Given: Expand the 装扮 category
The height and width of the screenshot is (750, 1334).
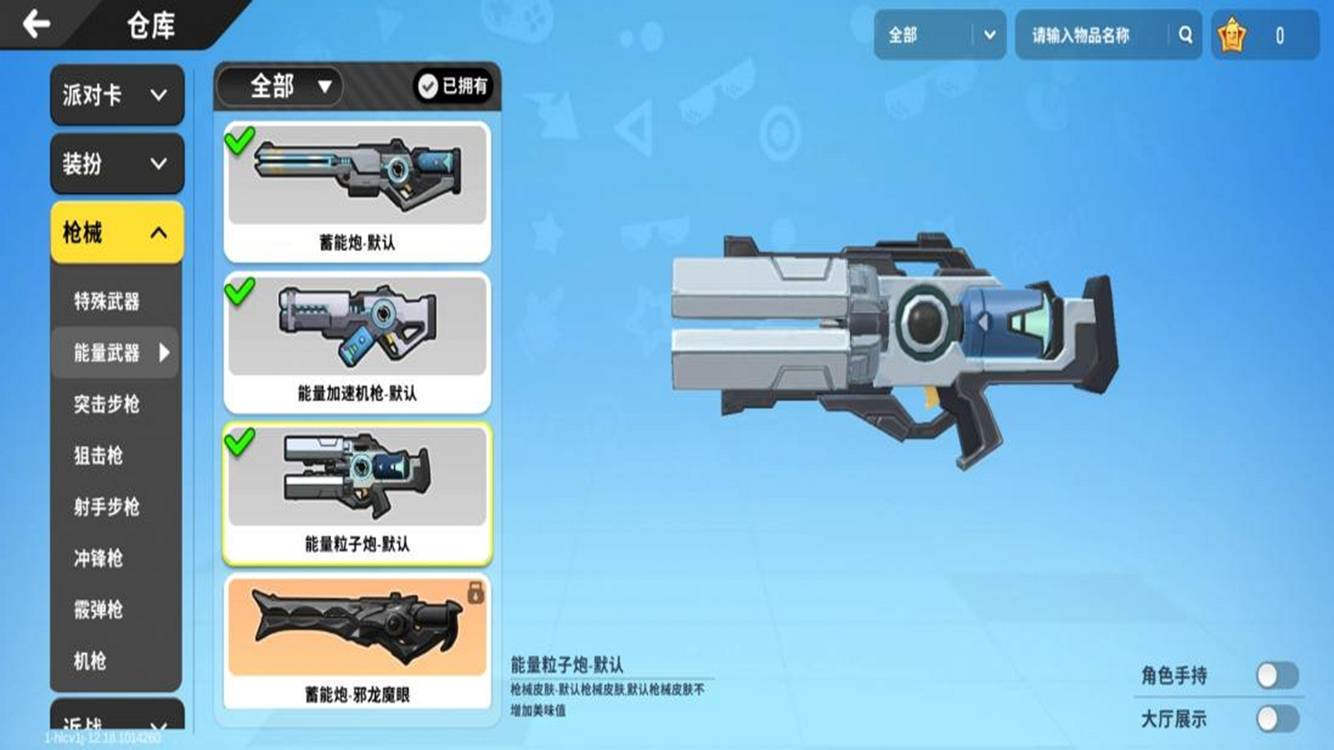Looking at the screenshot, I should 117,164.
